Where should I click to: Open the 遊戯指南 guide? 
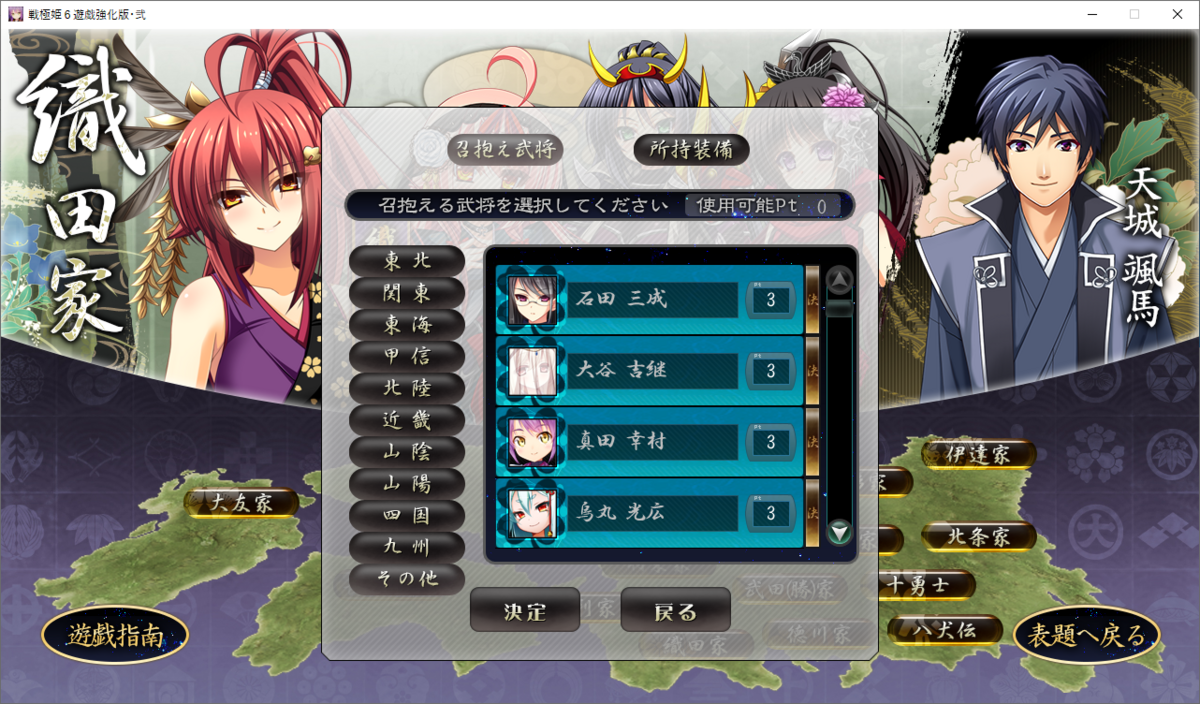tap(114, 635)
